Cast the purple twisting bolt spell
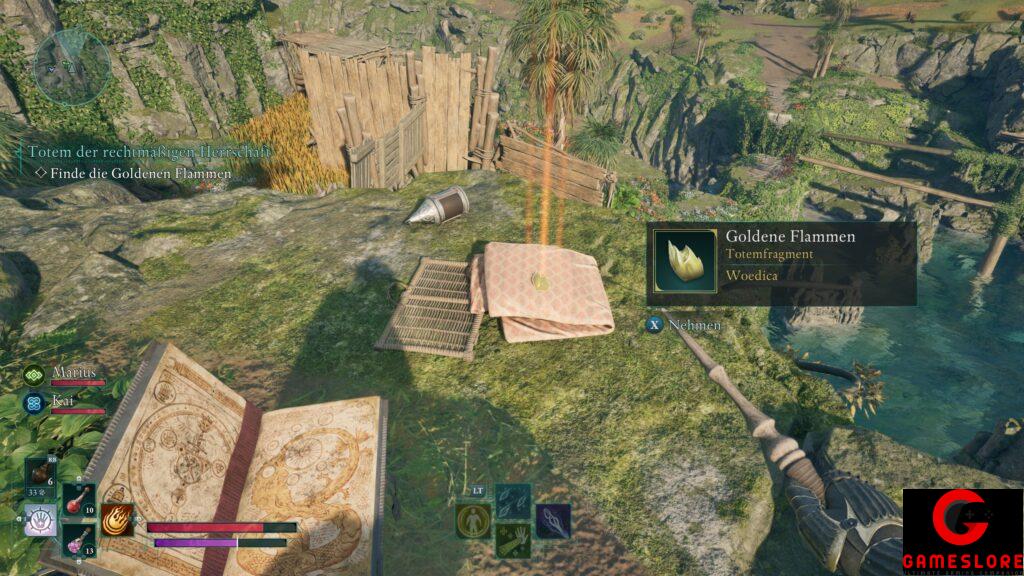The height and width of the screenshot is (576, 1024). pyautogui.click(x=553, y=520)
